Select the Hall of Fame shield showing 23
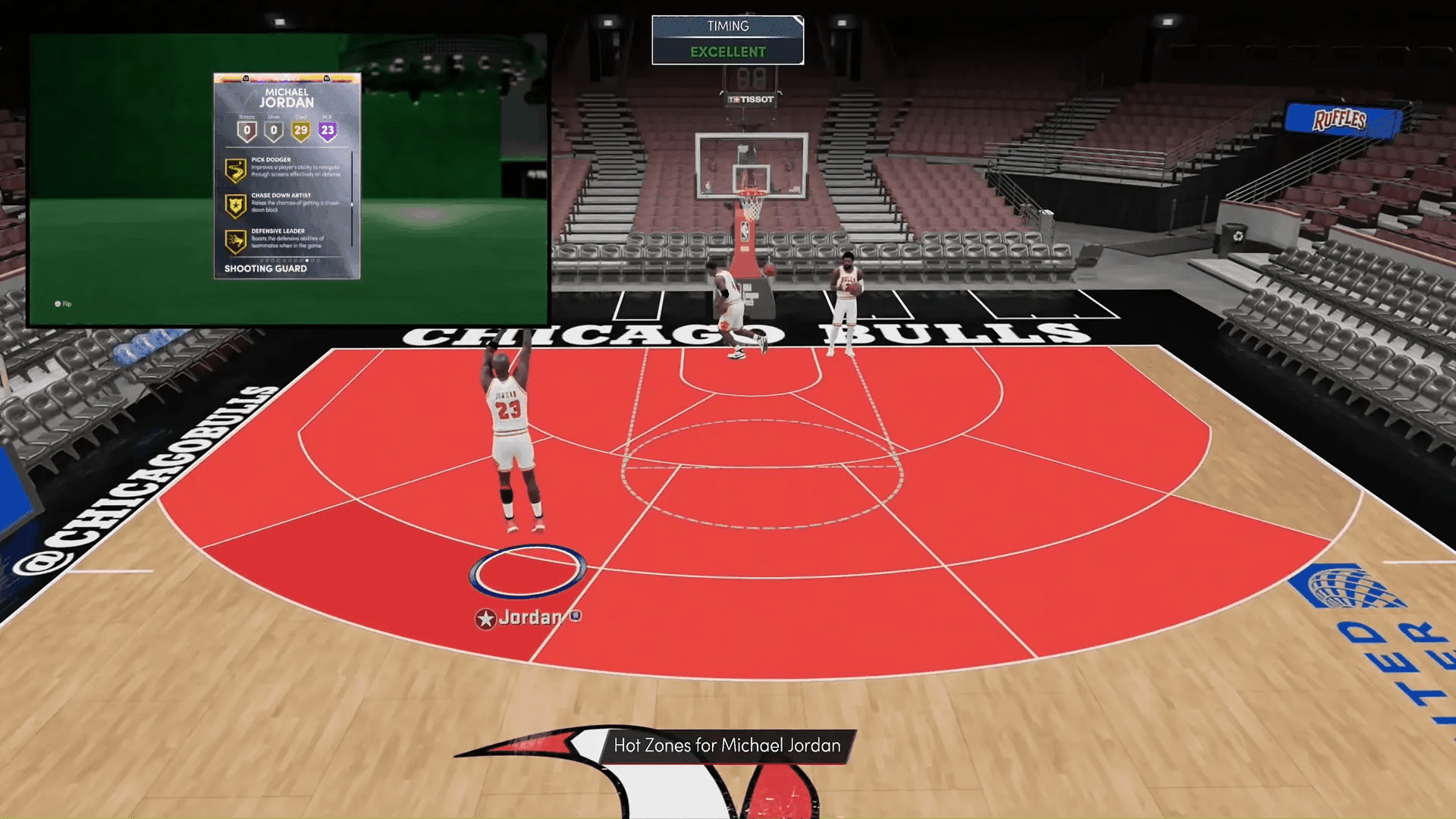Viewport: 1456px width, 819px height. 328,129
